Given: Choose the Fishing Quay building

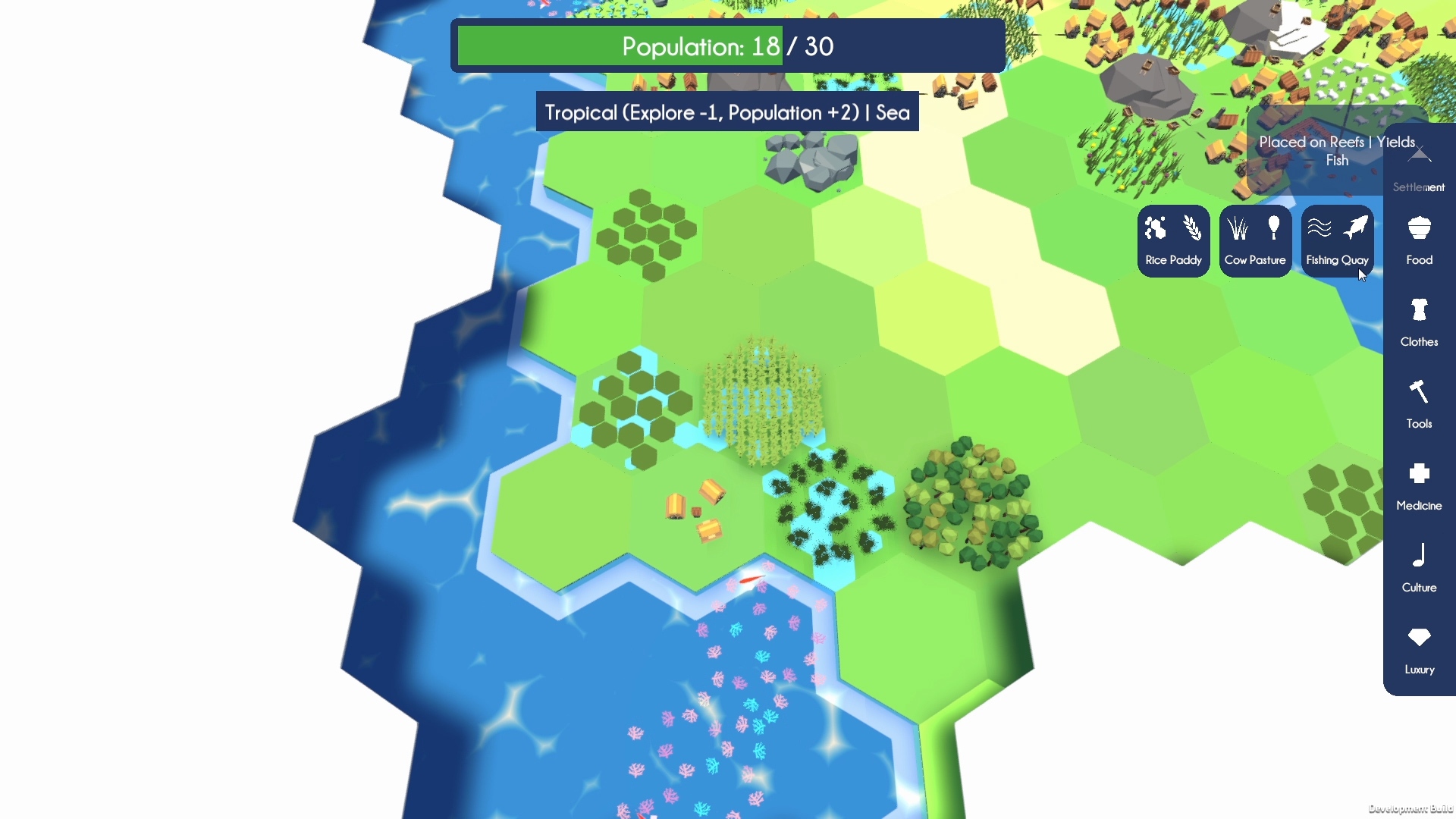Looking at the screenshot, I should [1337, 241].
